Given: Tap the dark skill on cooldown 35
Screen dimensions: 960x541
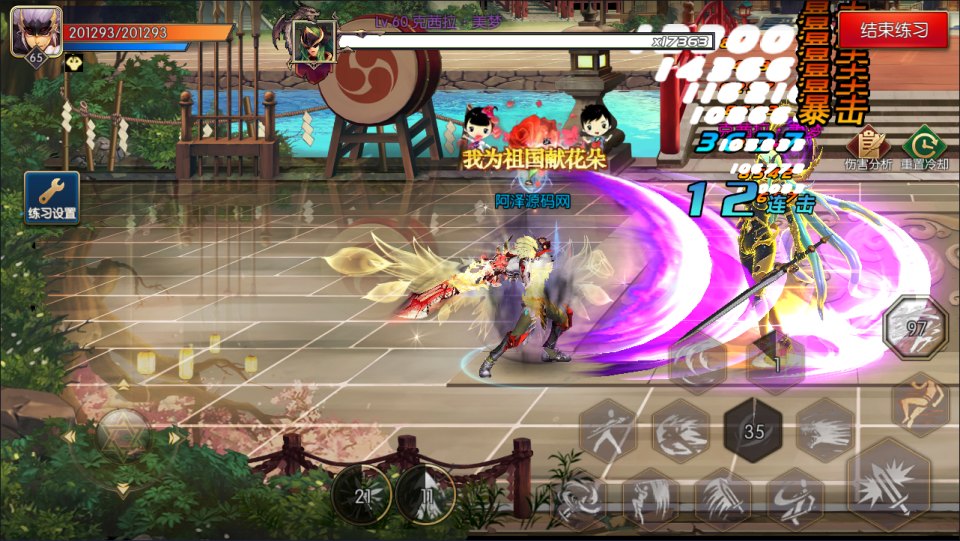Looking at the screenshot, I should coord(754,431).
